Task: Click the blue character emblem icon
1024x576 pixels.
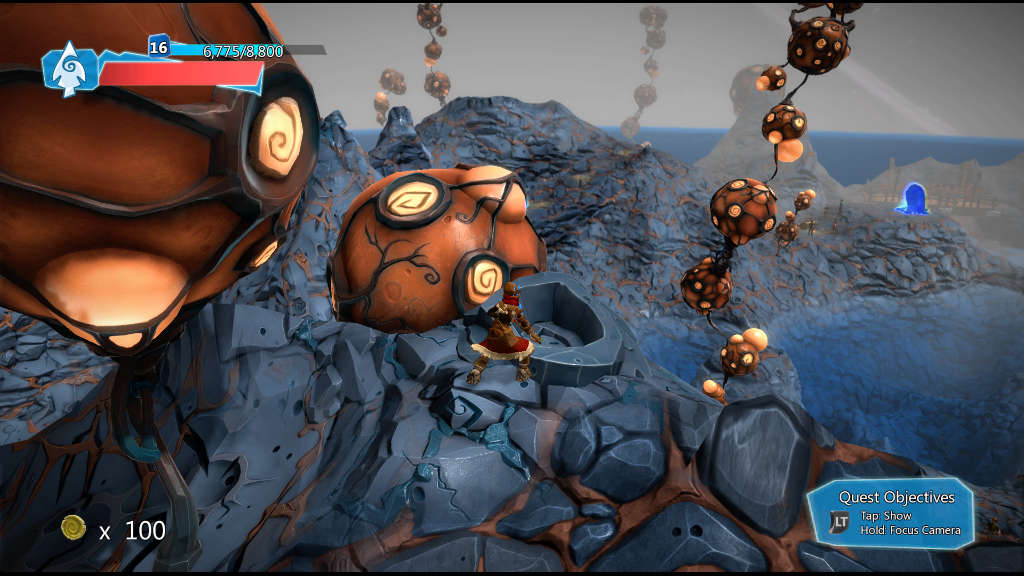Action: click(x=67, y=71)
